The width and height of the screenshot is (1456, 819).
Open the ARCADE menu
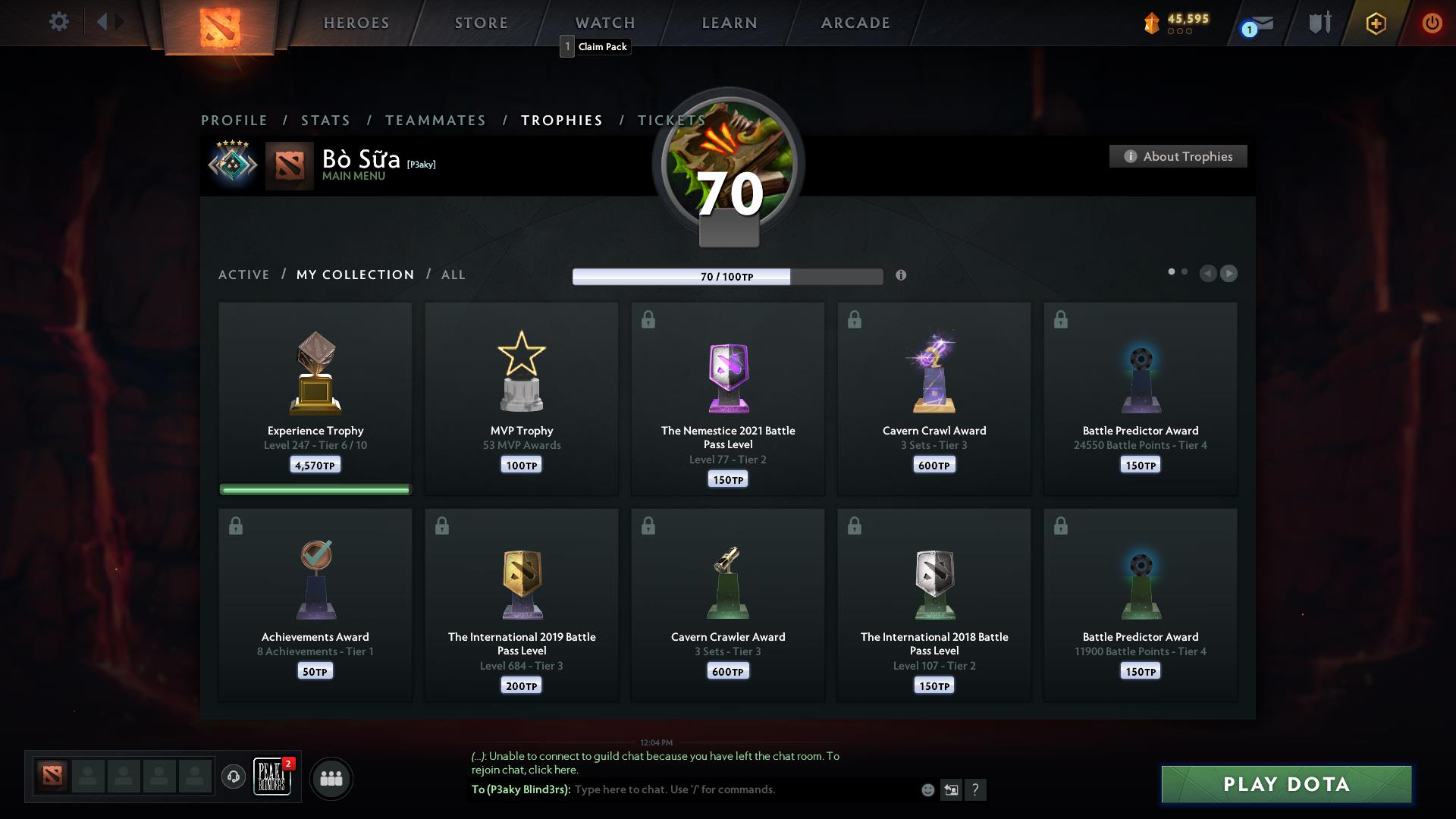[854, 23]
